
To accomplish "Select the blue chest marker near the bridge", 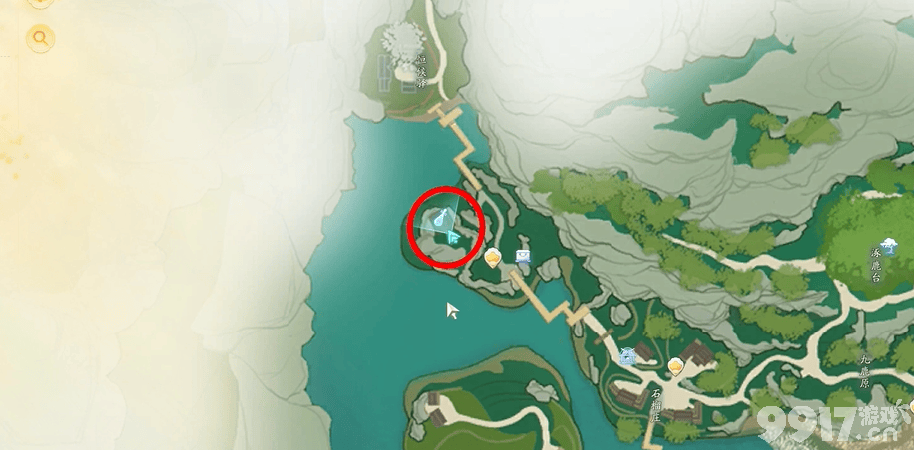I will (x=524, y=258).
